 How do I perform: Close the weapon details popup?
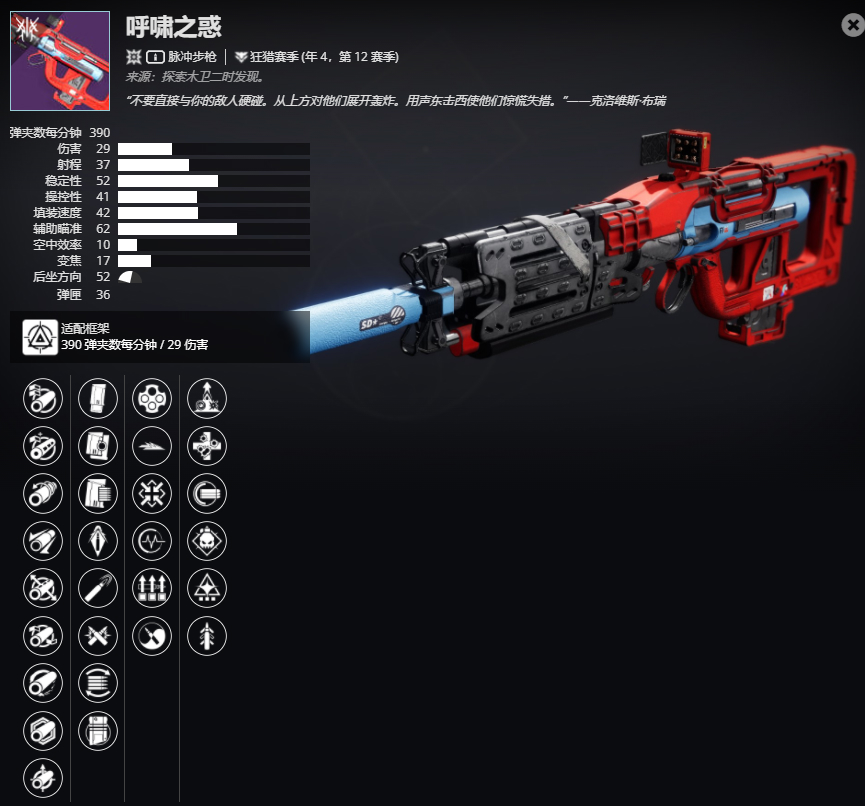[x=853, y=27]
